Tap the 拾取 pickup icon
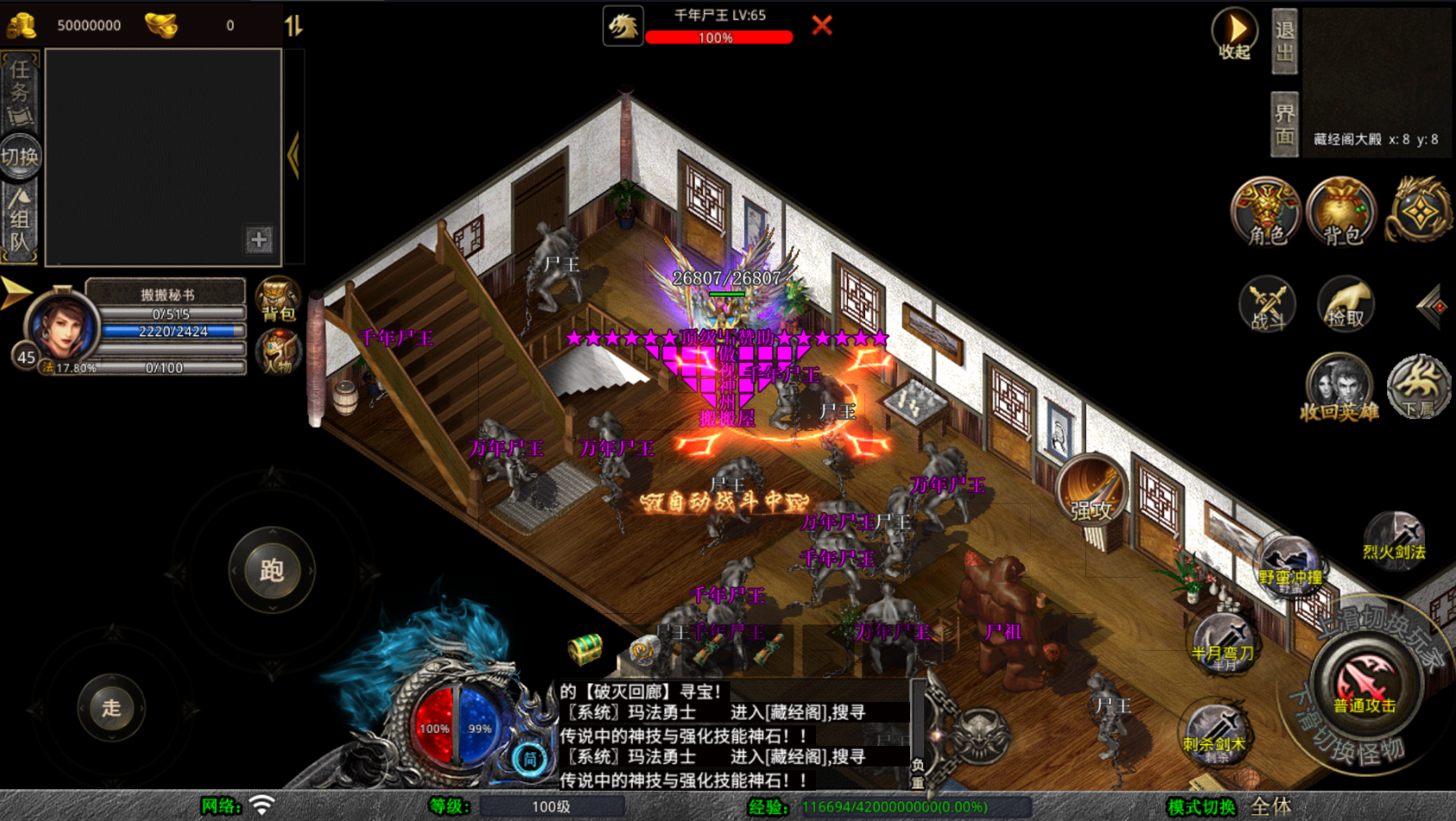The image size is (1456, 821). (1346, 305)
